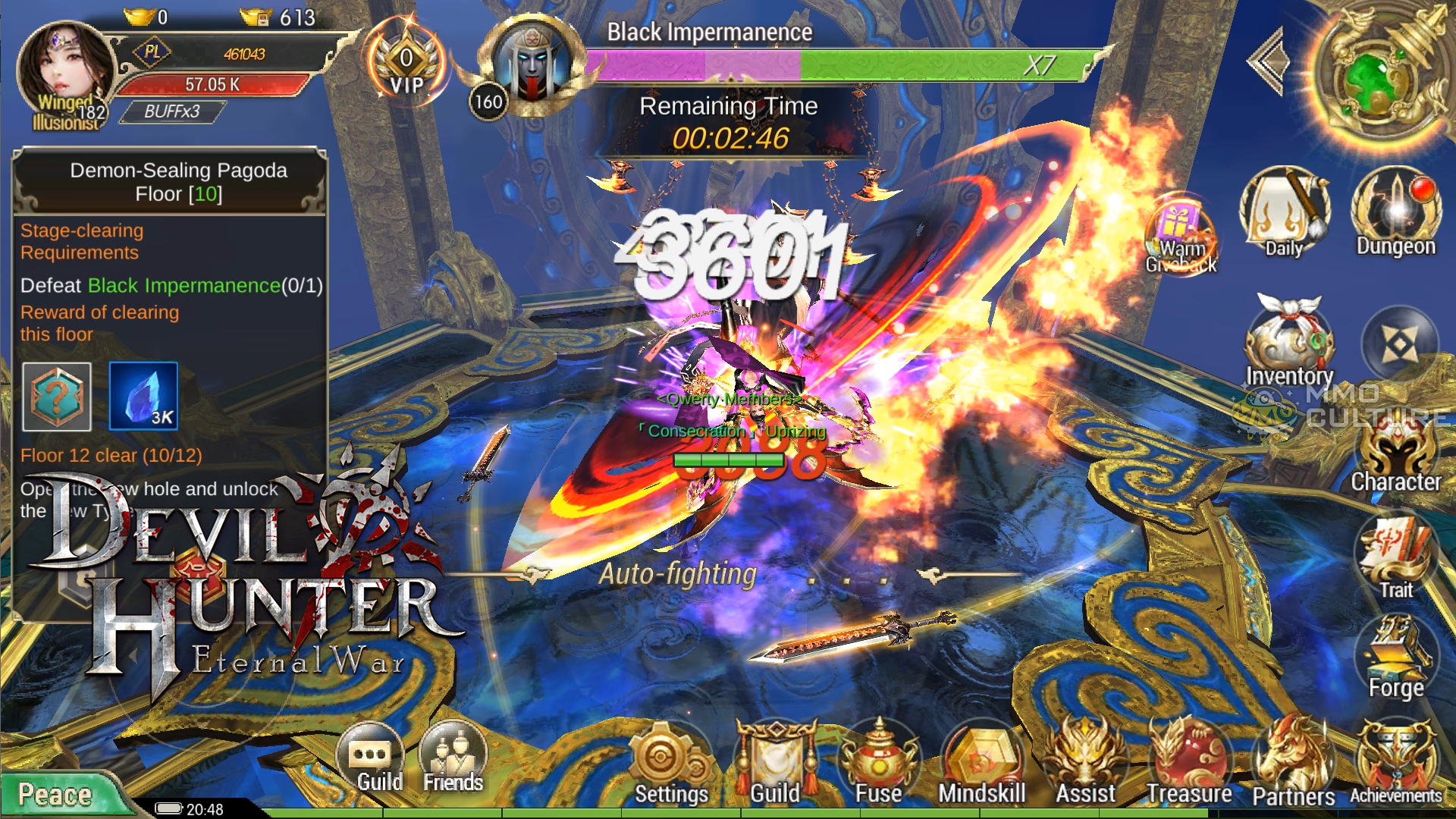Open the VIP panel
Screen dimensions: 1456x819
[x=406, y=64]
